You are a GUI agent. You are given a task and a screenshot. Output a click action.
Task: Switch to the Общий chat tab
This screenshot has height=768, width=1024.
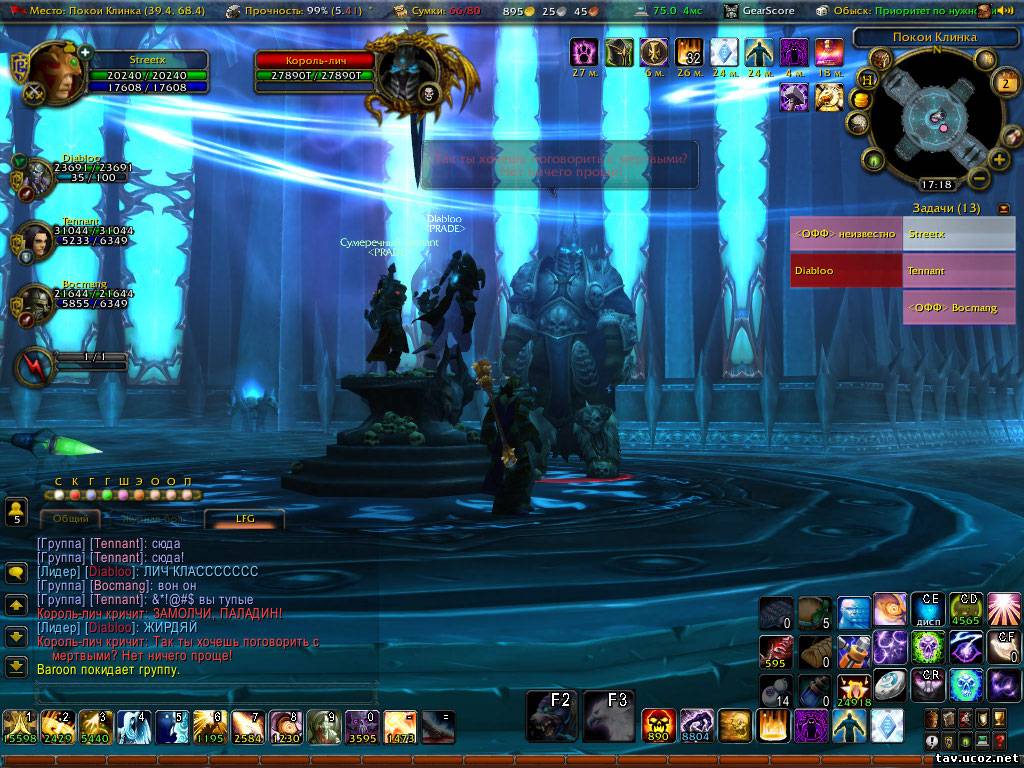(70, 518)
